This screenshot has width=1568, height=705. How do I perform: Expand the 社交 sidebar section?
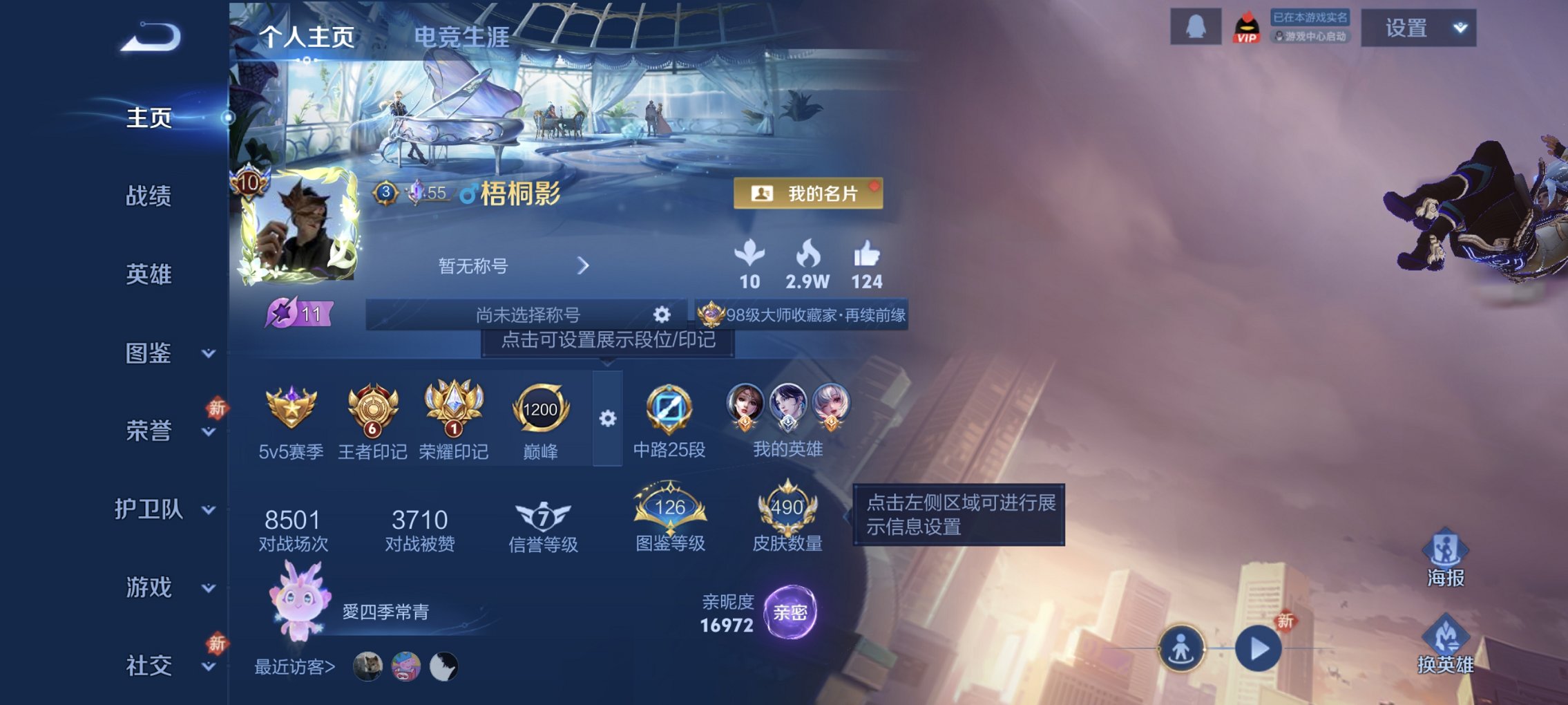click(x=207, y=667)
